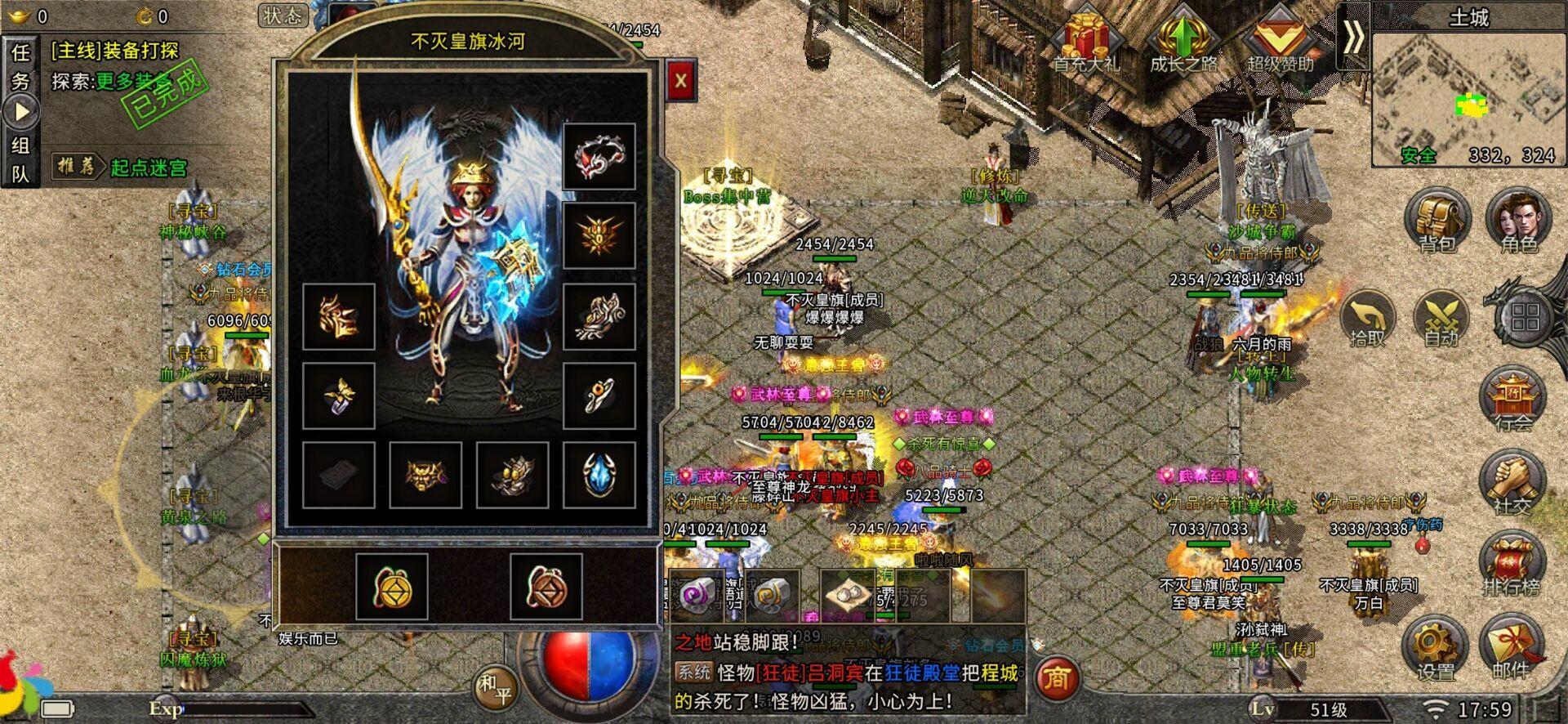Image resolution: width=1568 pixels, height=724 pixels.
Task: Select the blue gem equipment slot
Action: (599, 475)
